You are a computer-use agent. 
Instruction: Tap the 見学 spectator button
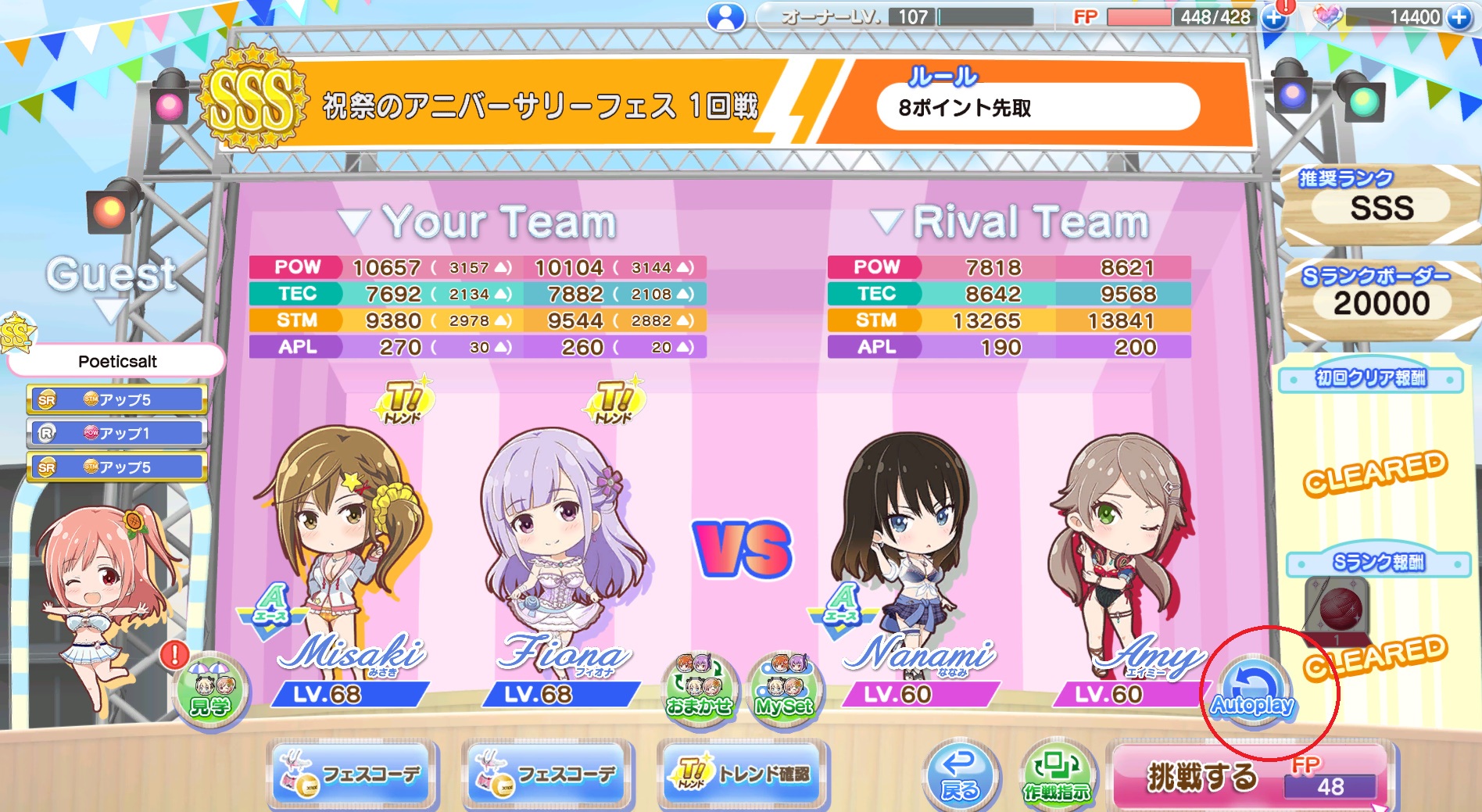210,690
